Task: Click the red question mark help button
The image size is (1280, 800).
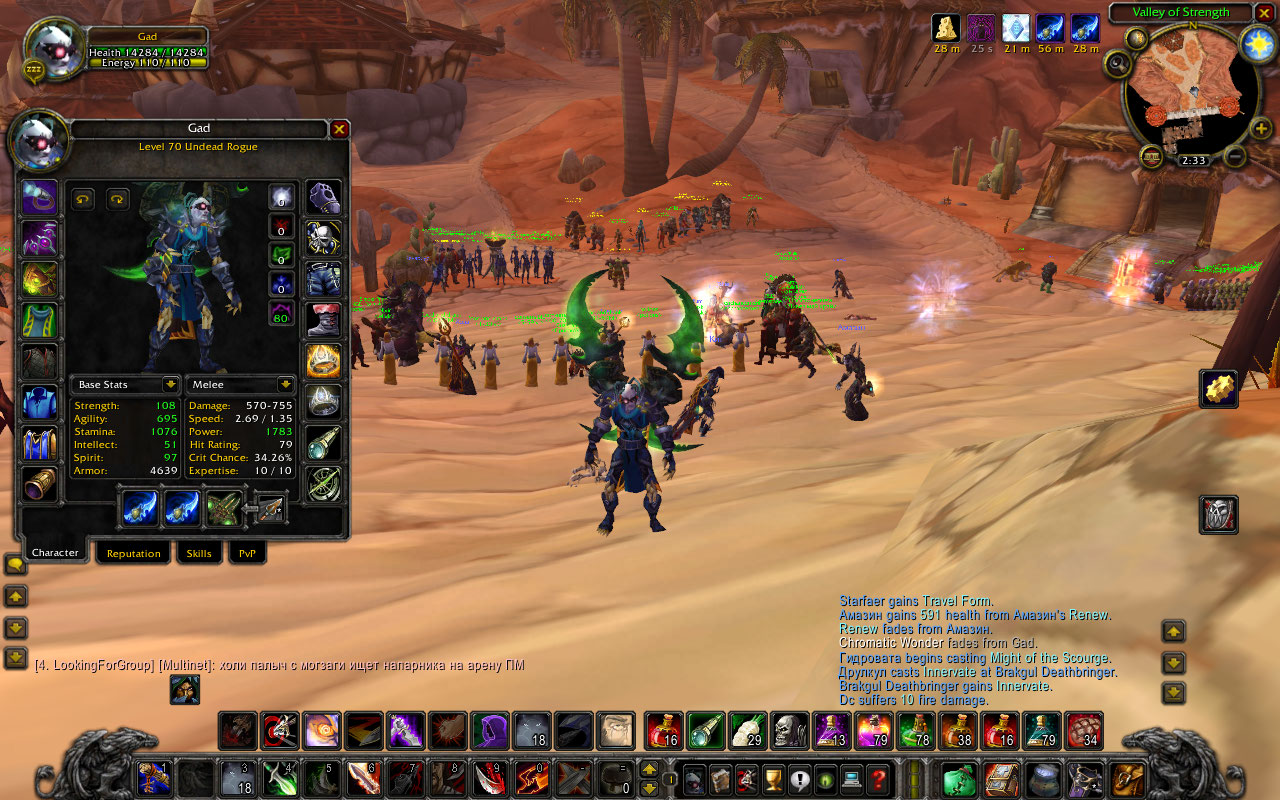Action: tap(878, 778)
